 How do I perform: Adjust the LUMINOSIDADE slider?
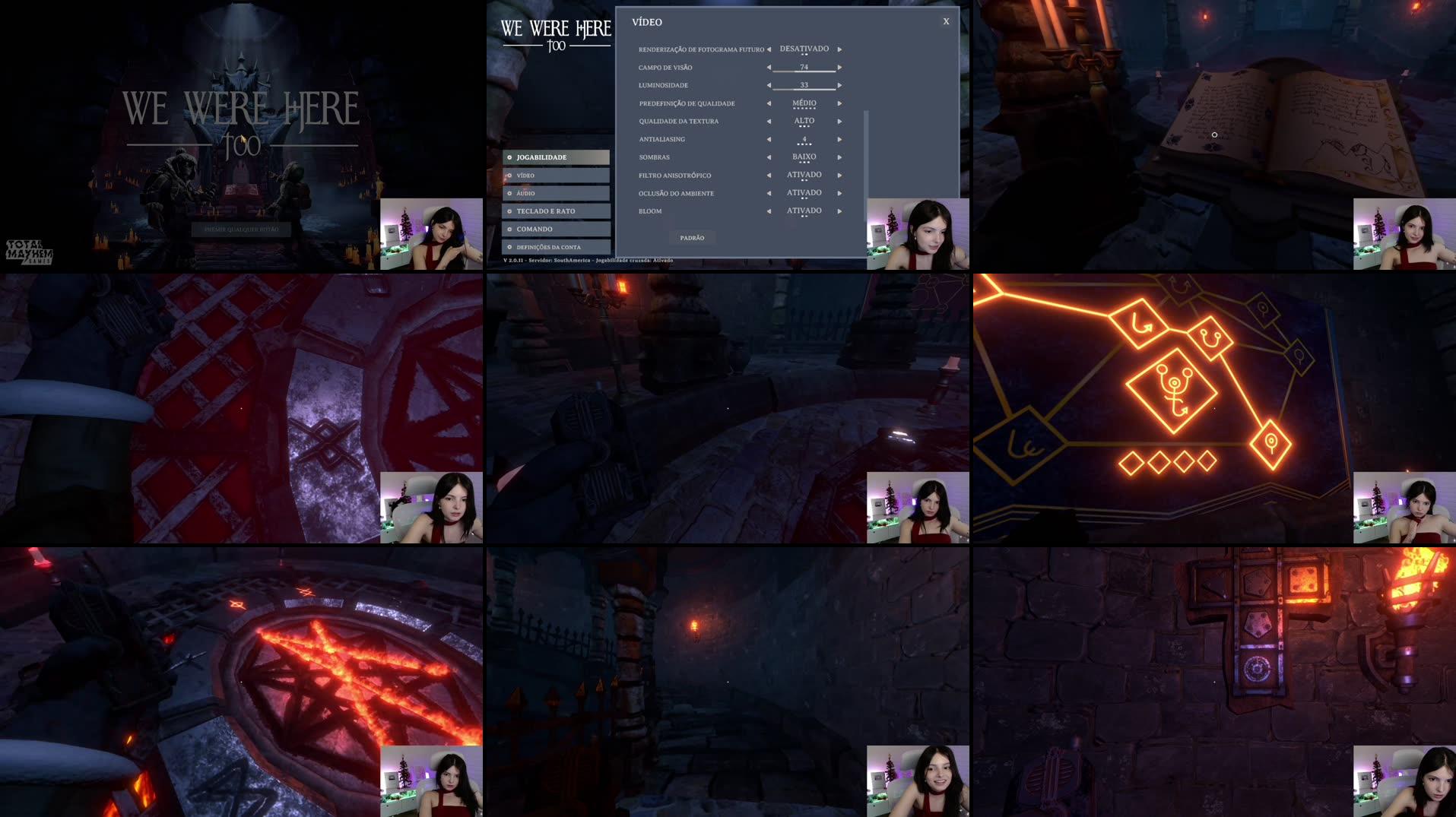pos(804,85)
